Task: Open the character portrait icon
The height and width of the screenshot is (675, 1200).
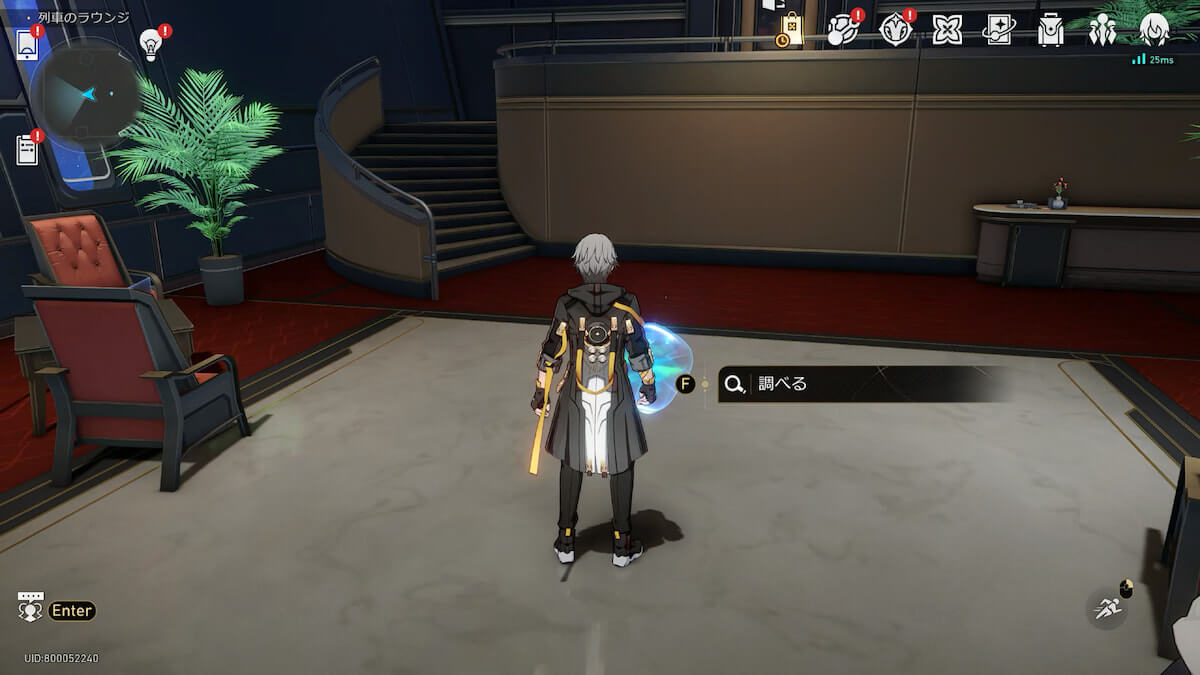Action: tap(1154, 30)
